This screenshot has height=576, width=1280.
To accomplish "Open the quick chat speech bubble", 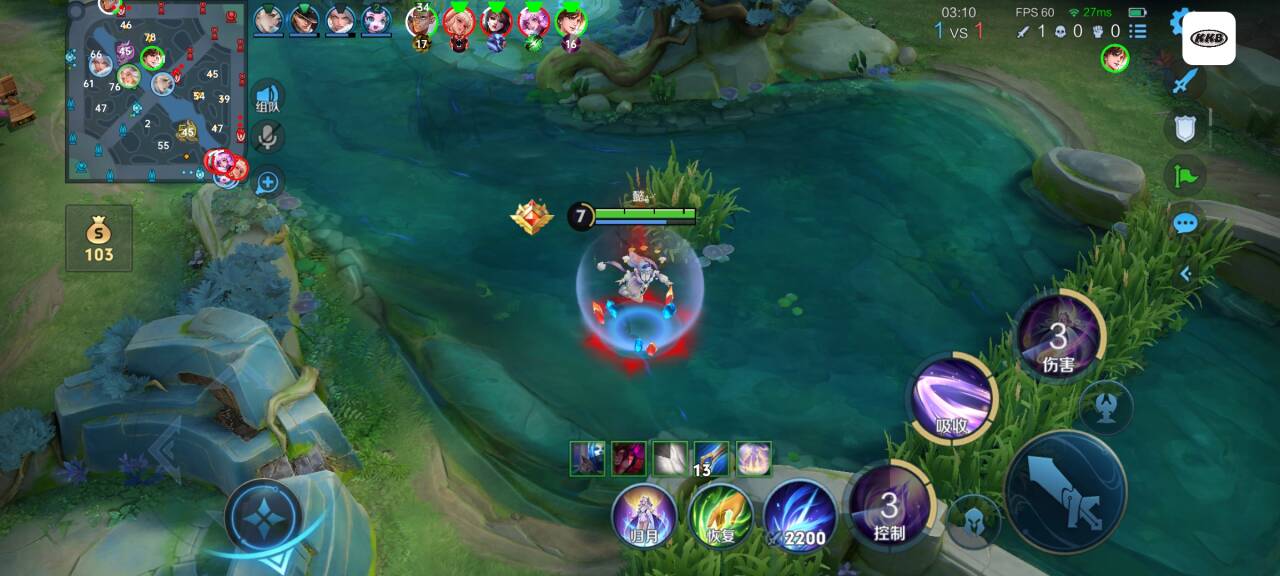I will point(1185,223).
